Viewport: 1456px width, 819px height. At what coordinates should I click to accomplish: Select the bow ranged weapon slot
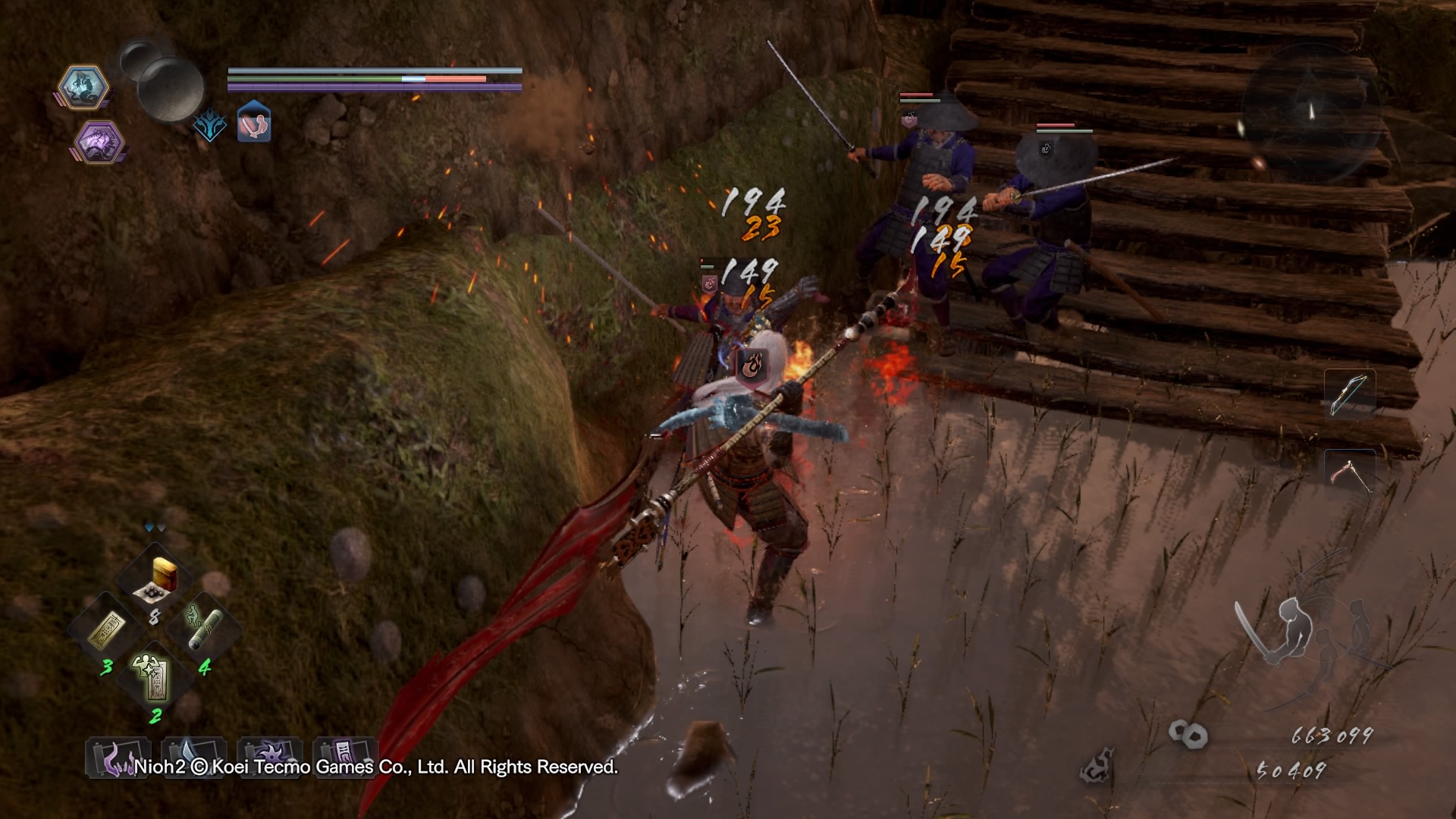[x=1350, y=394]
